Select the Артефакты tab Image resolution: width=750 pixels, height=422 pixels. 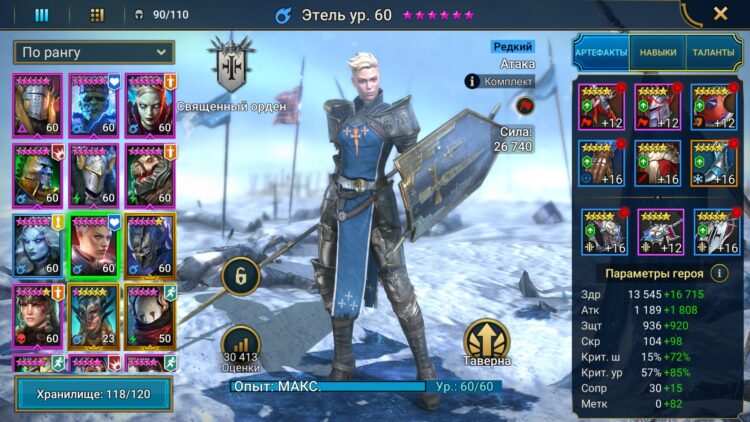(x=601, y=52)
